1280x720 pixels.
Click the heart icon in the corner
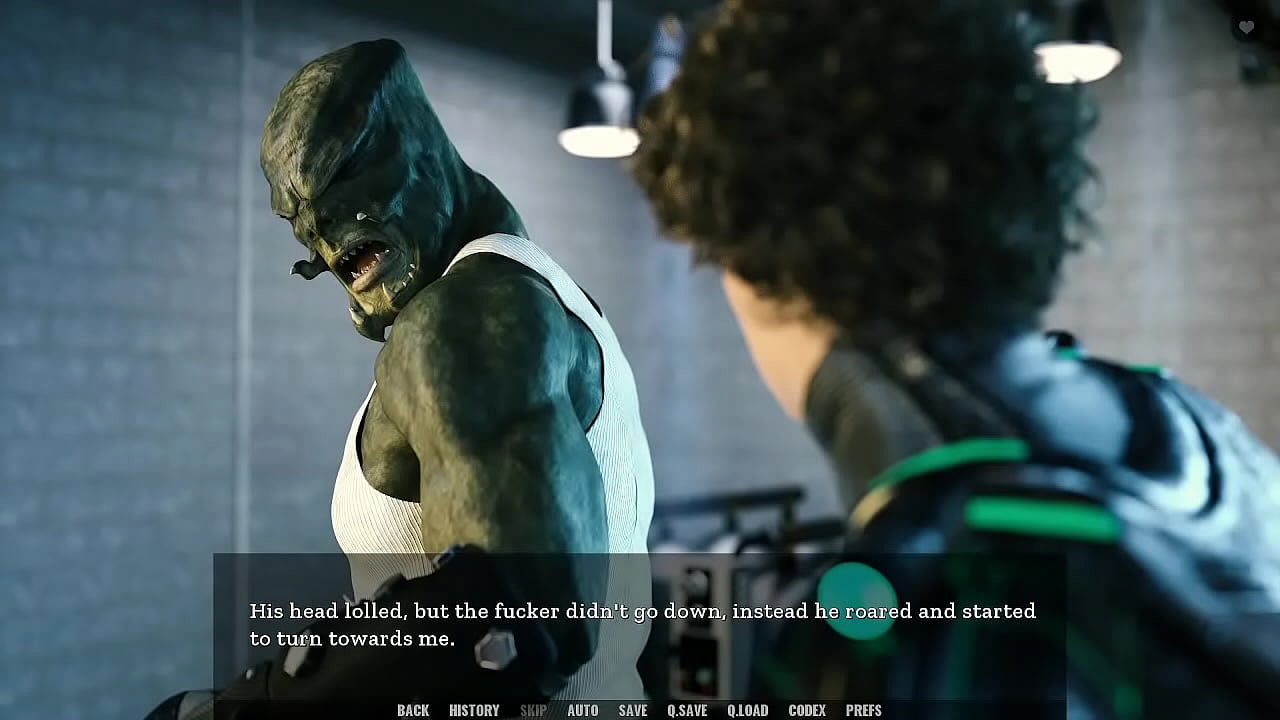(1246, 28)
